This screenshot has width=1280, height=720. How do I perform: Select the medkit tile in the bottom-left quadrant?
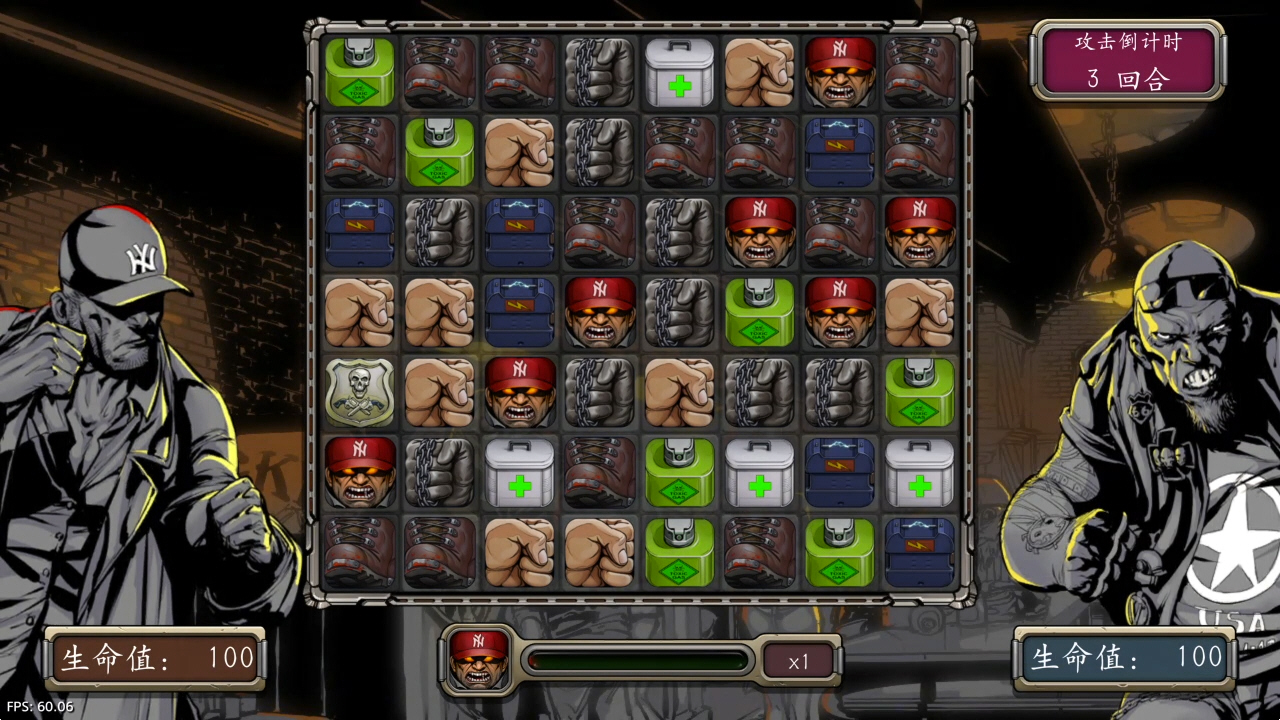click(x=518, y=473)
